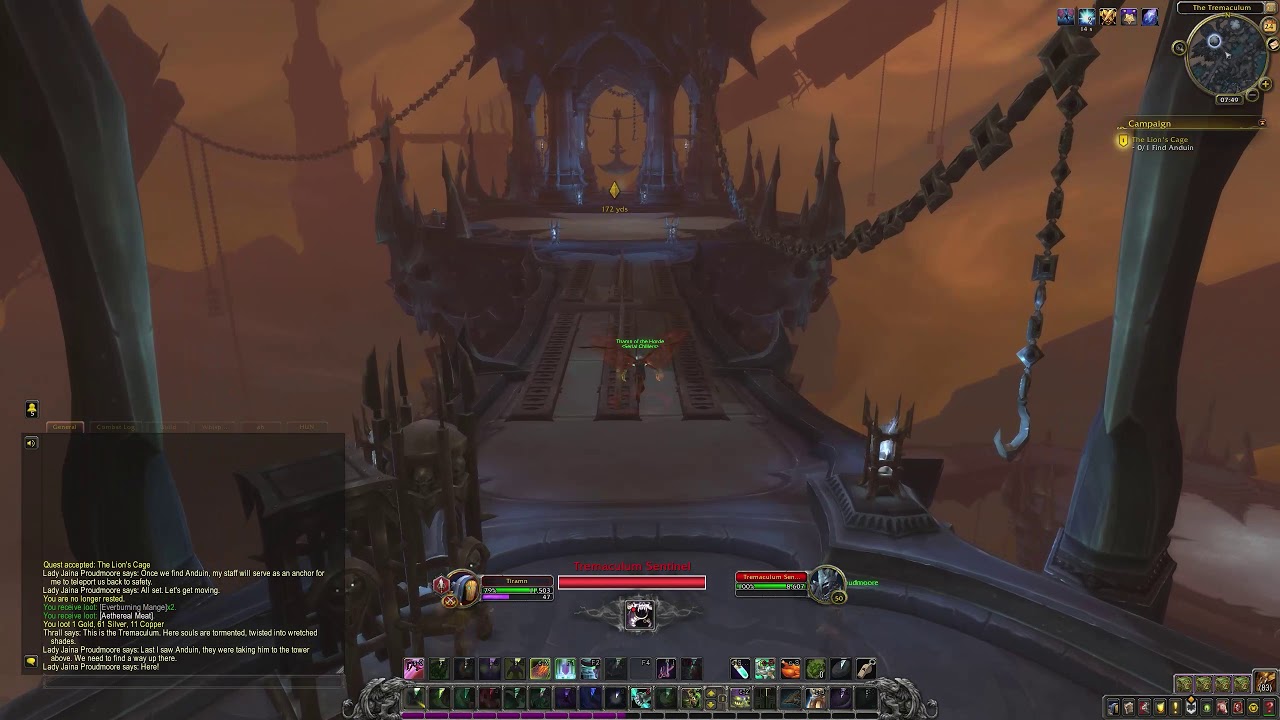Image resolution: width=1280 pixels, height=720 pixels.
Task: Switch to the Combat Log chat tab
Action: coord(115,427)
